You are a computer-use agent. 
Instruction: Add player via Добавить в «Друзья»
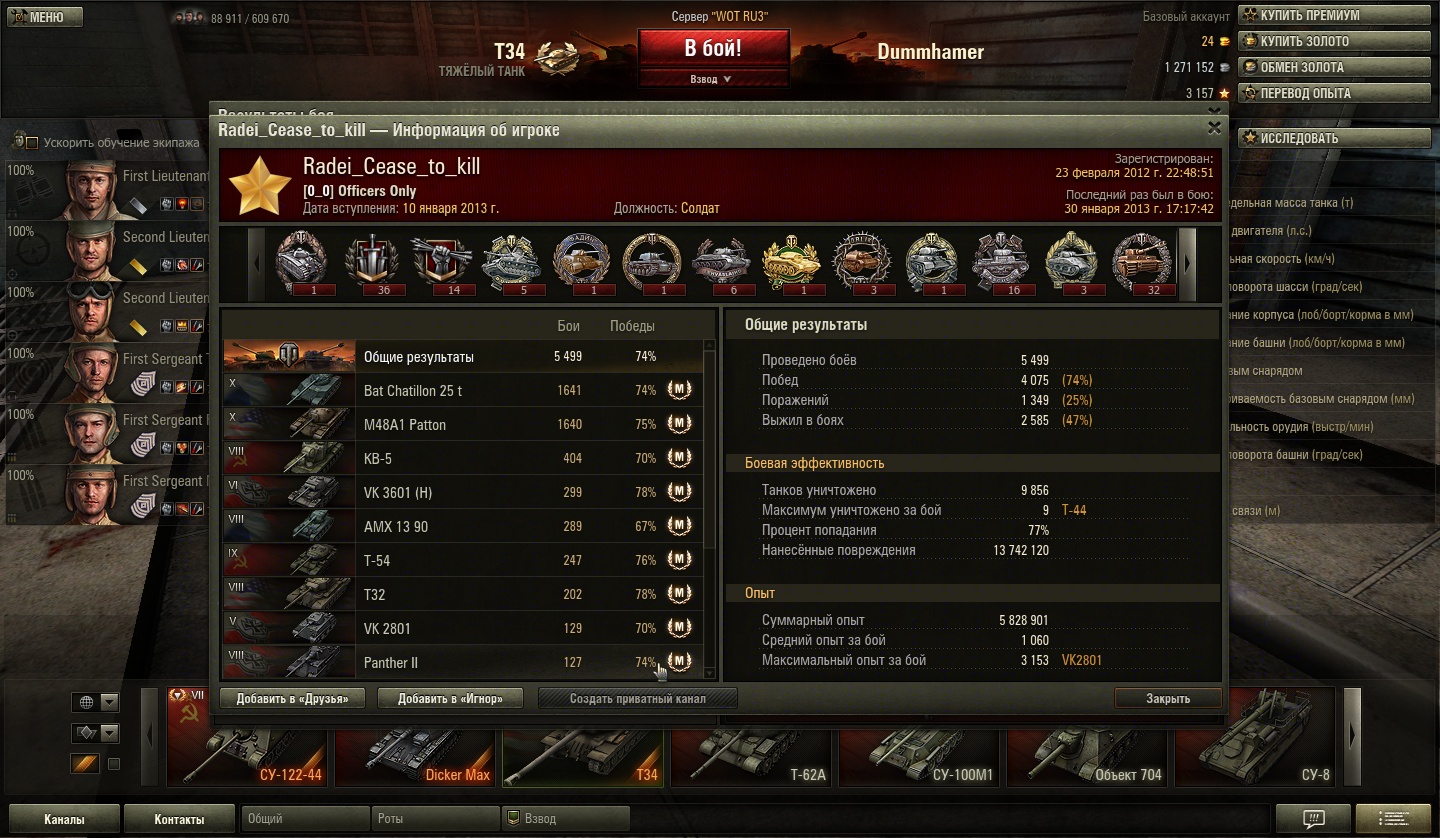[x=292, y=699]
